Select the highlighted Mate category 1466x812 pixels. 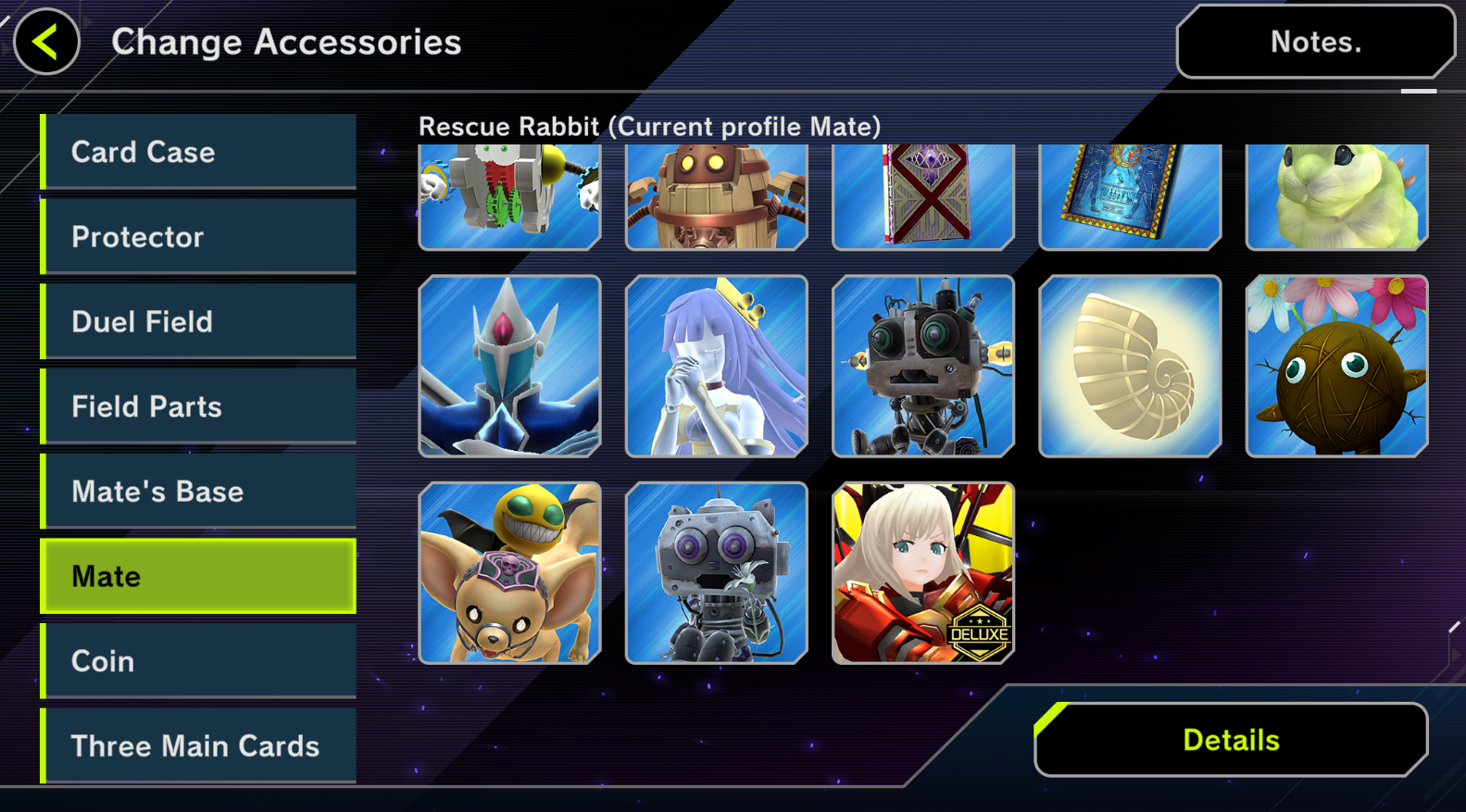point(199,576)
